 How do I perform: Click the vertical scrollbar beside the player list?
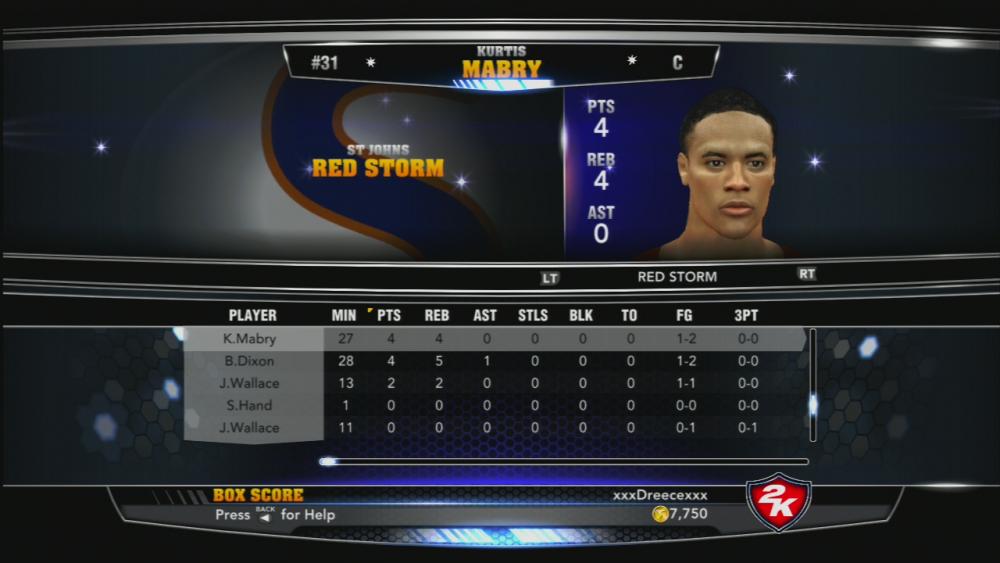coord(812,385)
